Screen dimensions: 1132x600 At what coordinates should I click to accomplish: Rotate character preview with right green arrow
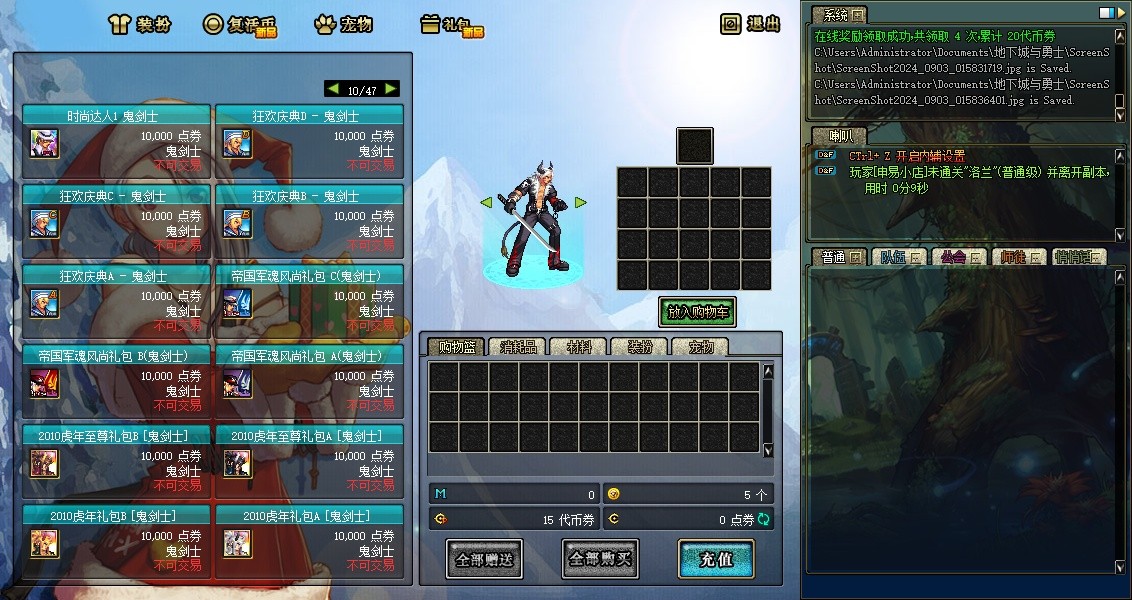[580, 203]
